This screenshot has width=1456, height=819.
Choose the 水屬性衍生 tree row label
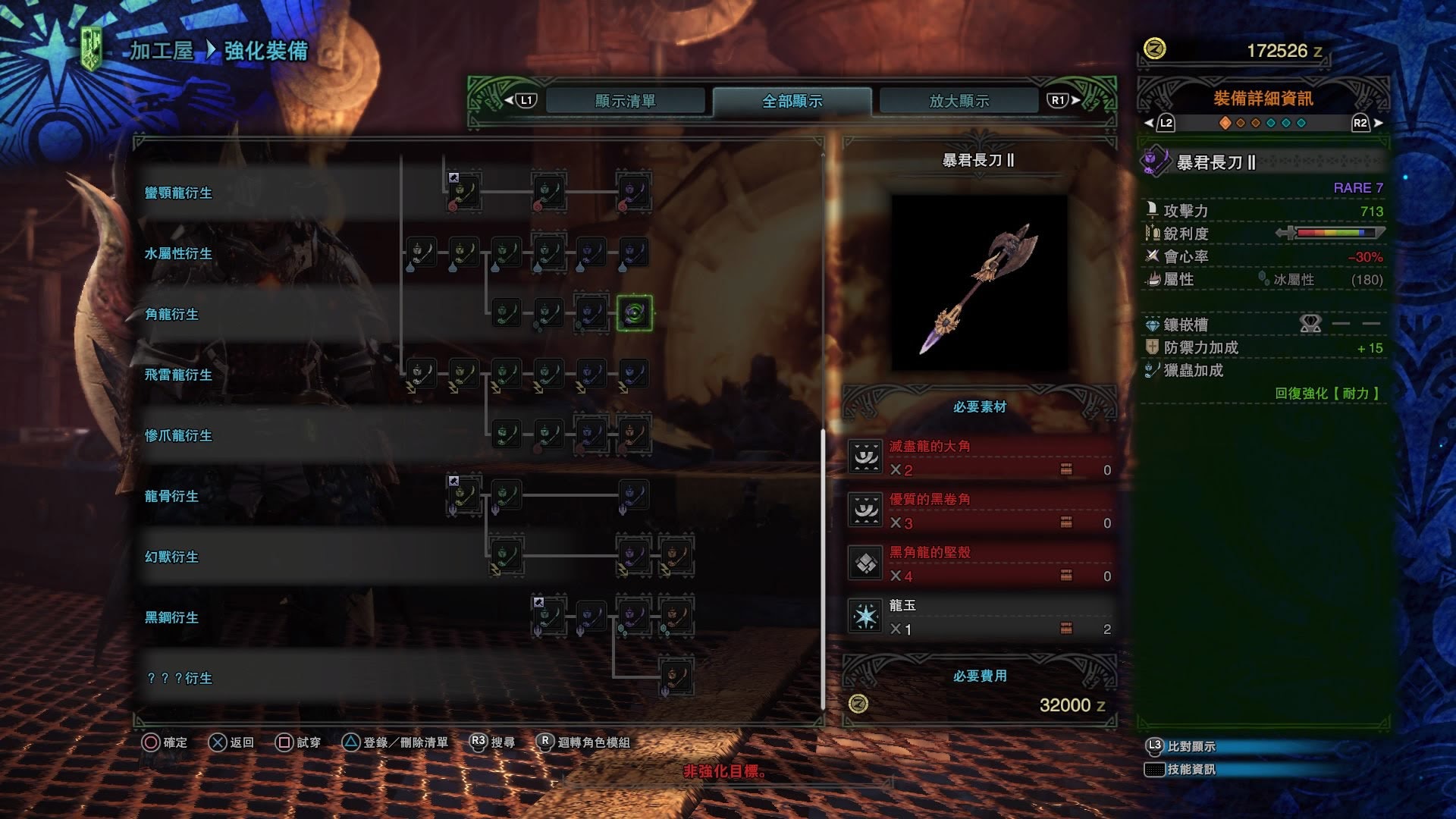tap(179, 253)
